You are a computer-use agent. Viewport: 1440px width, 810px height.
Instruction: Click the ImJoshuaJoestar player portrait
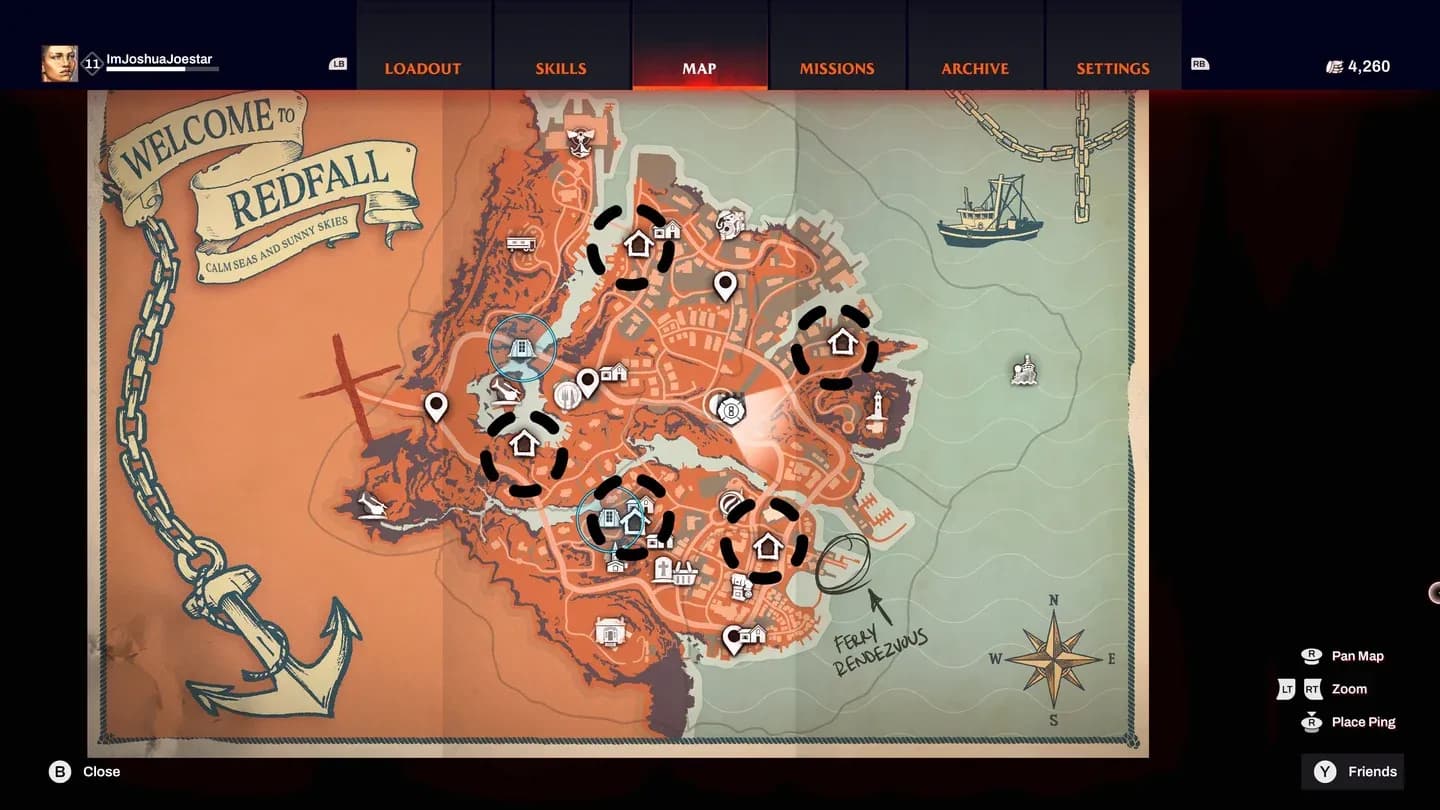click(x=59, y=64)
